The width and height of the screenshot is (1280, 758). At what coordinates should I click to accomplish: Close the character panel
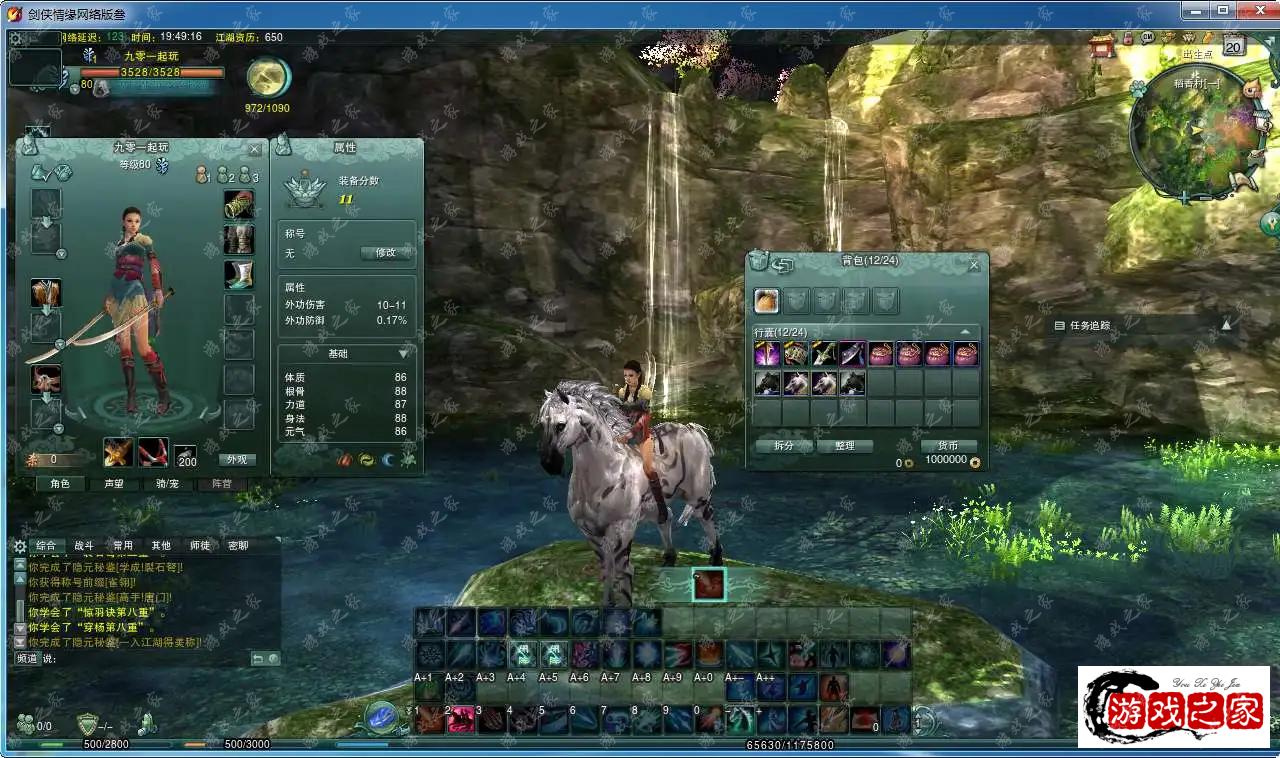tap(254, 149)
